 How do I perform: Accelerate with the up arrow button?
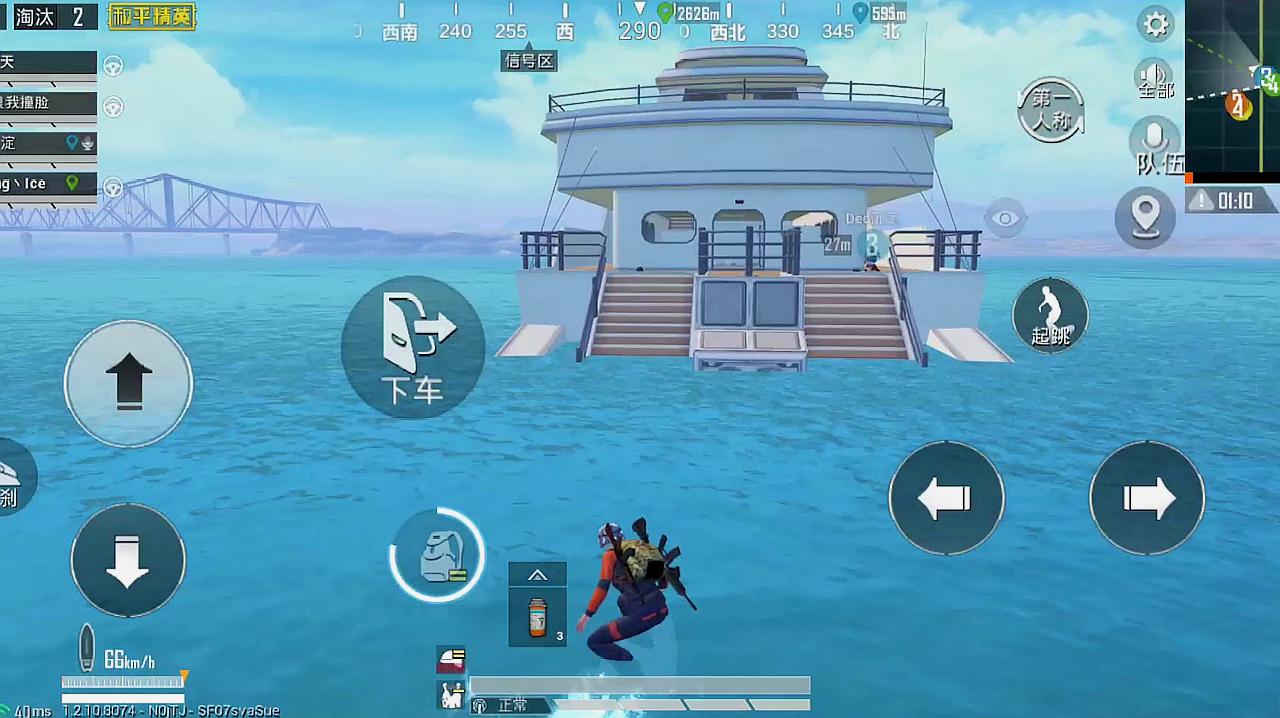tap(128, 383)
